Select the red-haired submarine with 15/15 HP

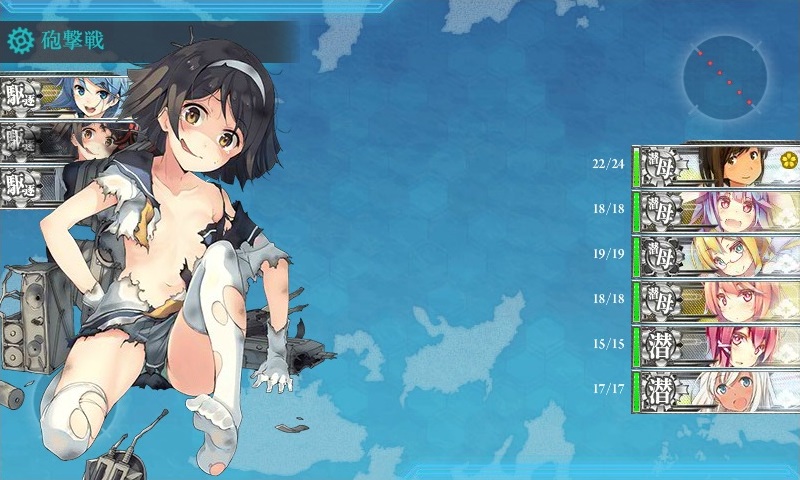click(x=717, y=344)
